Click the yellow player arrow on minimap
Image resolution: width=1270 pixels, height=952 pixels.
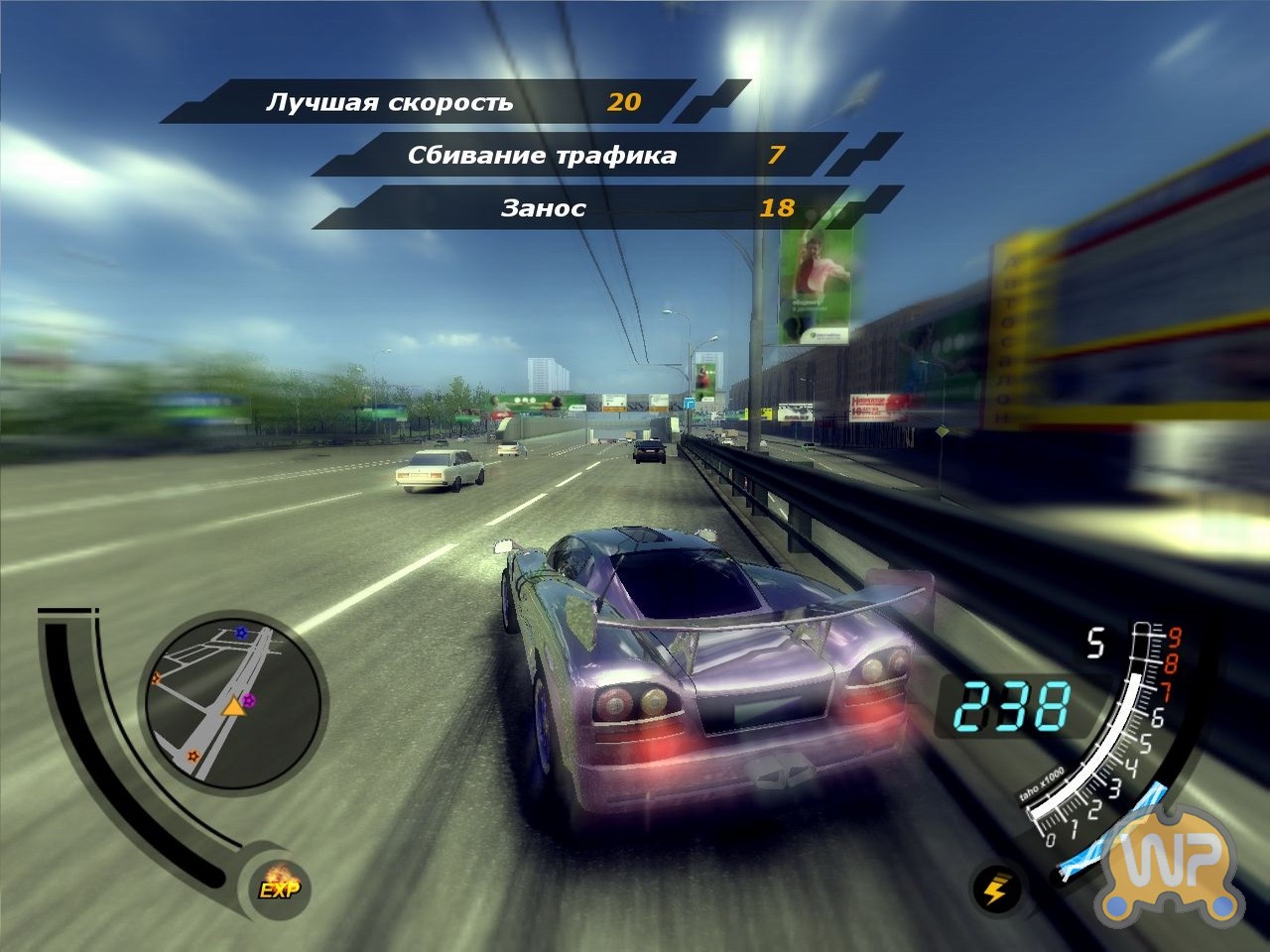[x=233, y=706]
